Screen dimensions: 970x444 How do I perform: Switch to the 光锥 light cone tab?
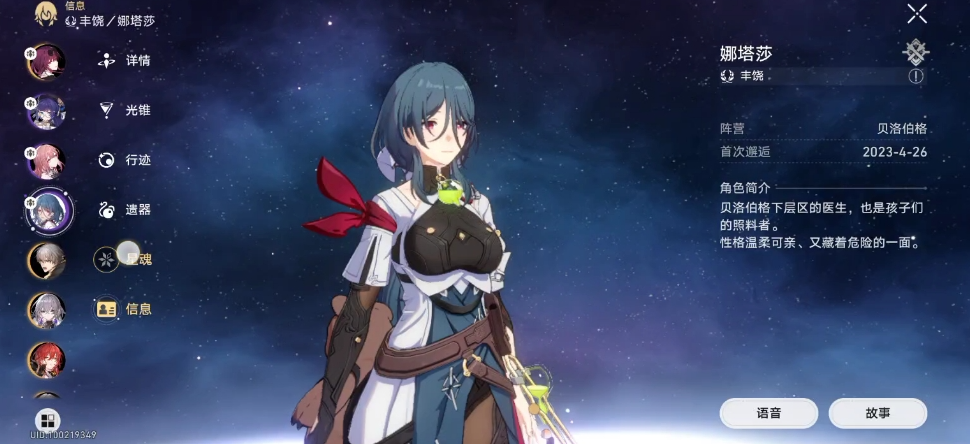(x=125, y=109)
